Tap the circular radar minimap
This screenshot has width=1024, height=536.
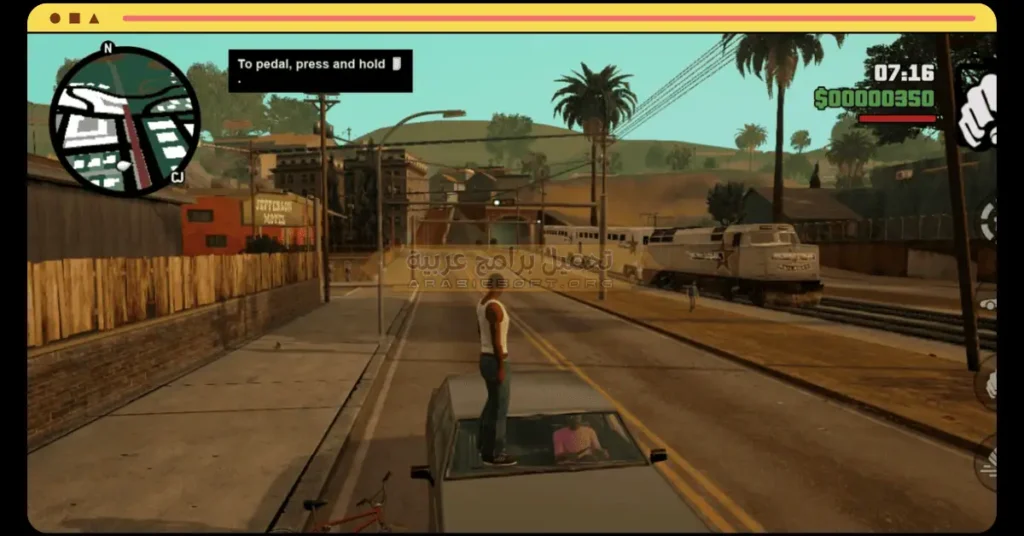[124, 121]
